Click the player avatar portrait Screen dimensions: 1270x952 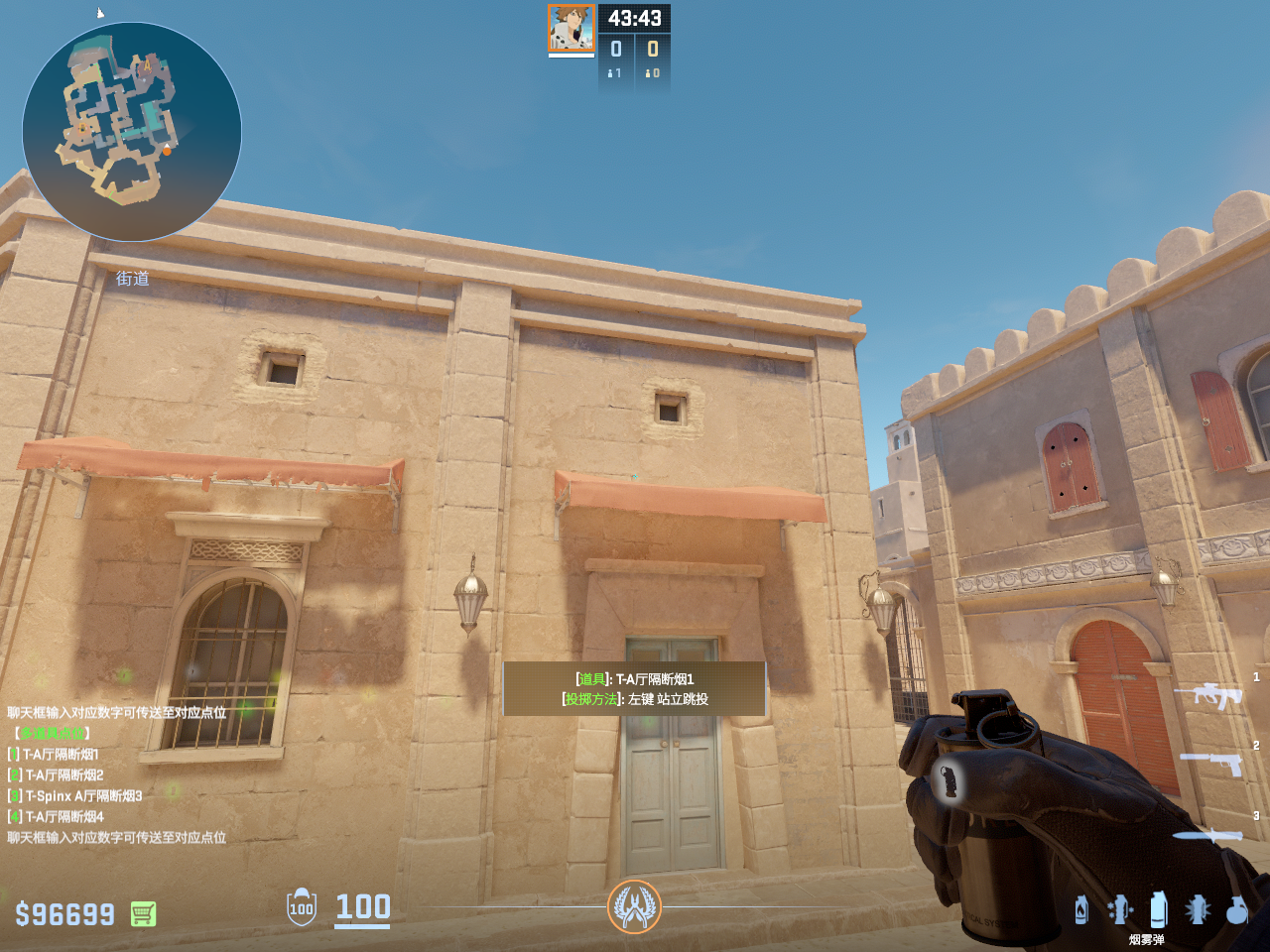[x=571, y=28]
